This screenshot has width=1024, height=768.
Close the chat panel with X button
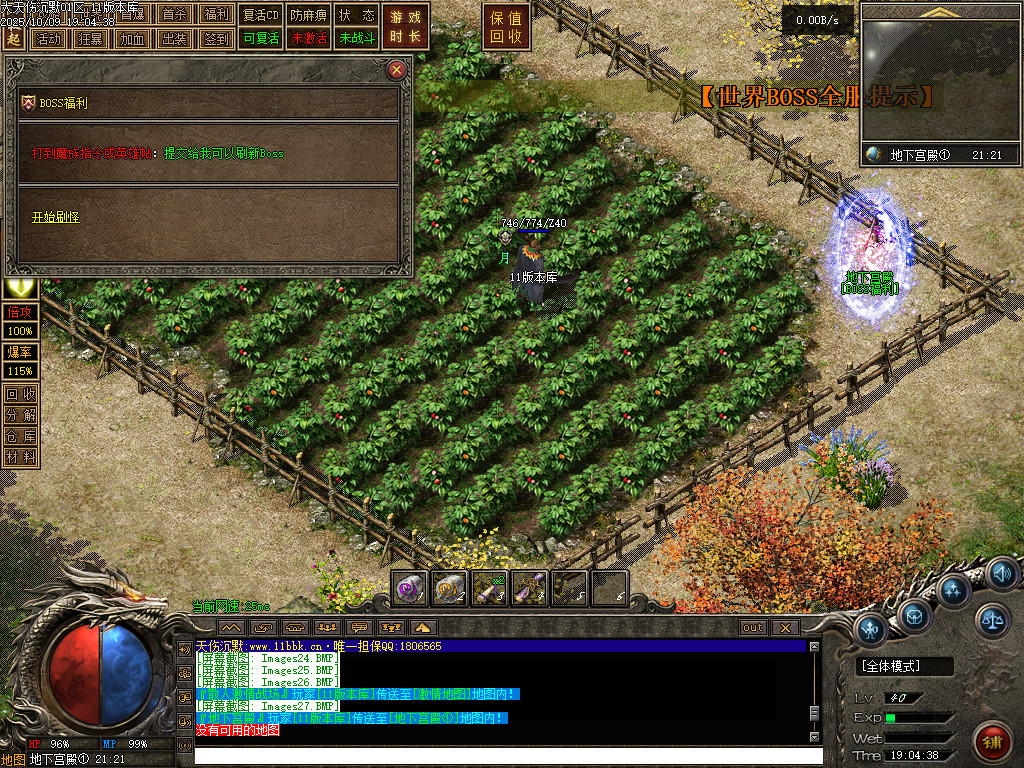coord(785,627)
